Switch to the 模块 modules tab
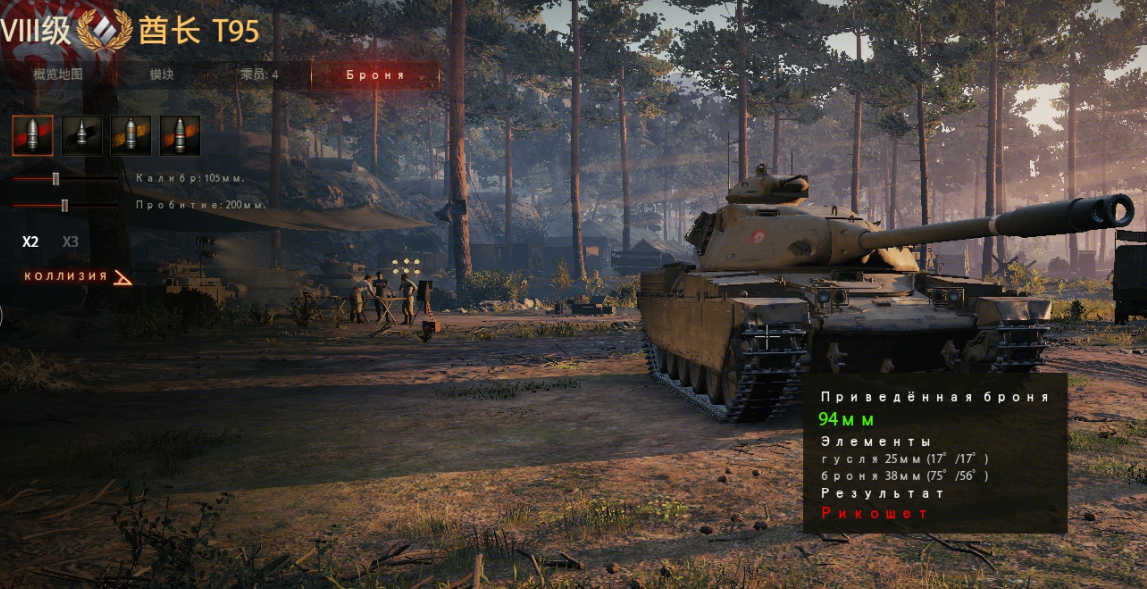The width and height of the screenshot is (1147, 589). [162, 75]
